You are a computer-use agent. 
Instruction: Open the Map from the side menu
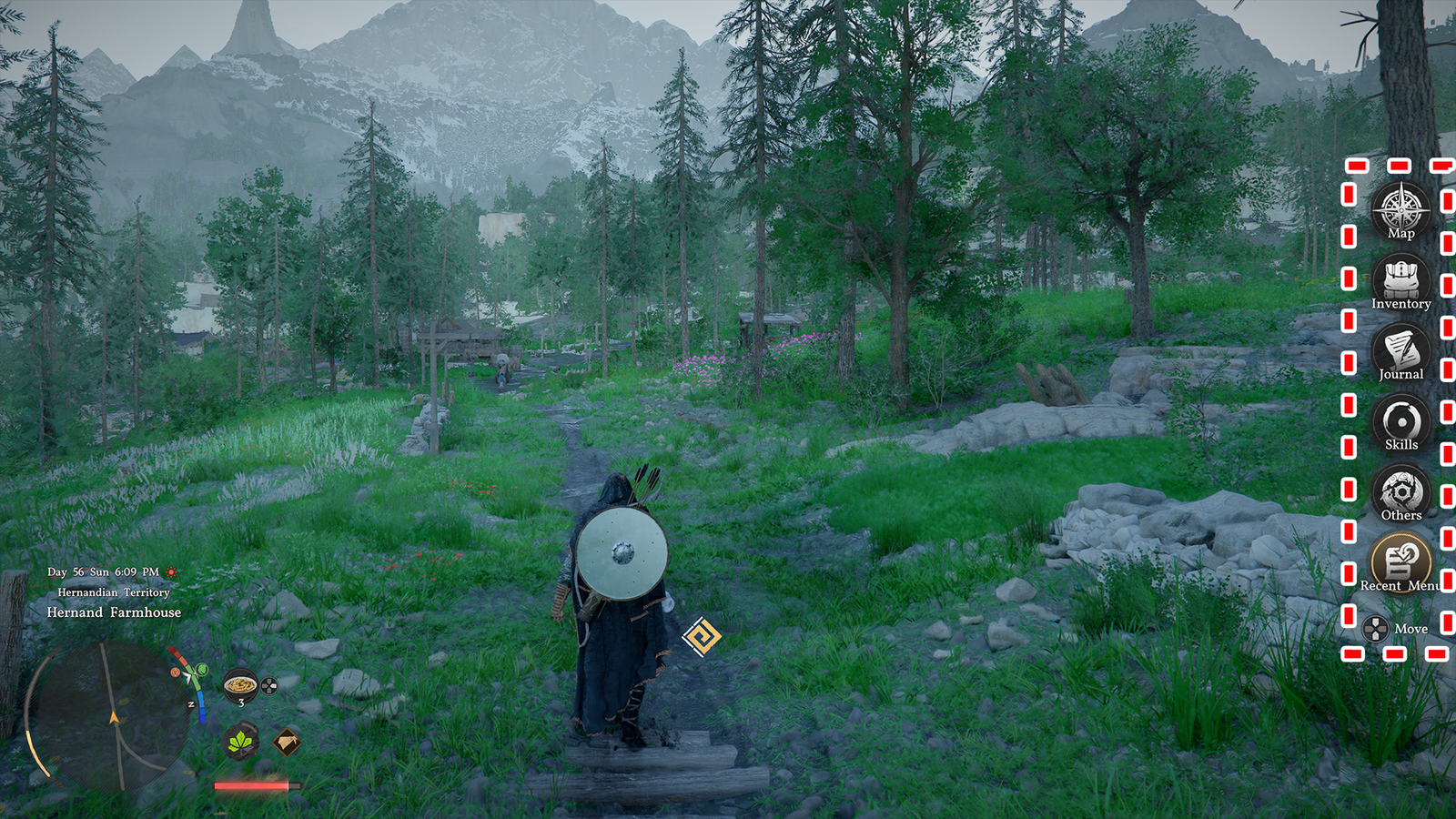tap(1400, 208)
